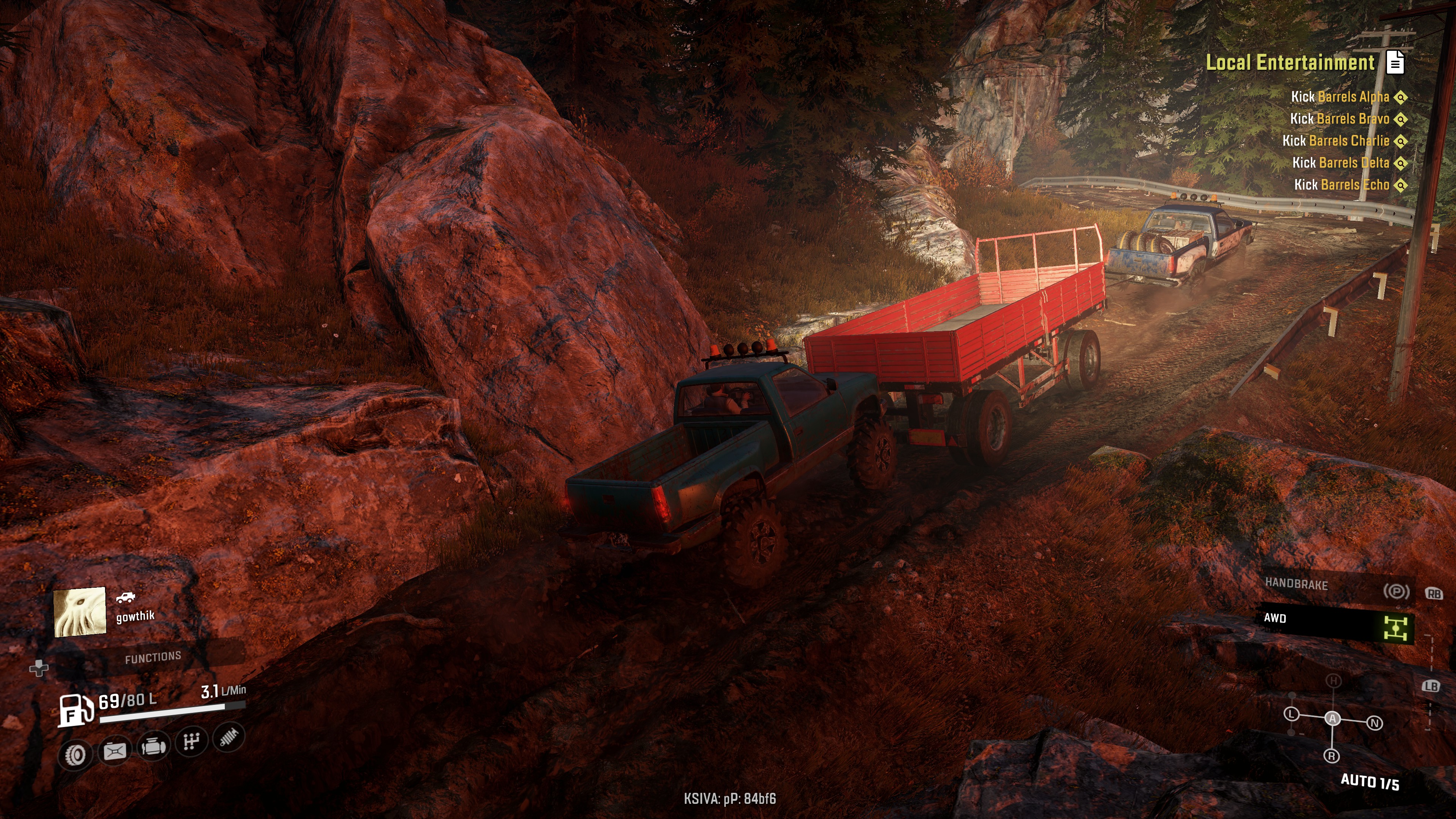The width and height of the screenshot is (1456, 819).
Task: Open the Functions panel
Action: [x=152, y=657]
